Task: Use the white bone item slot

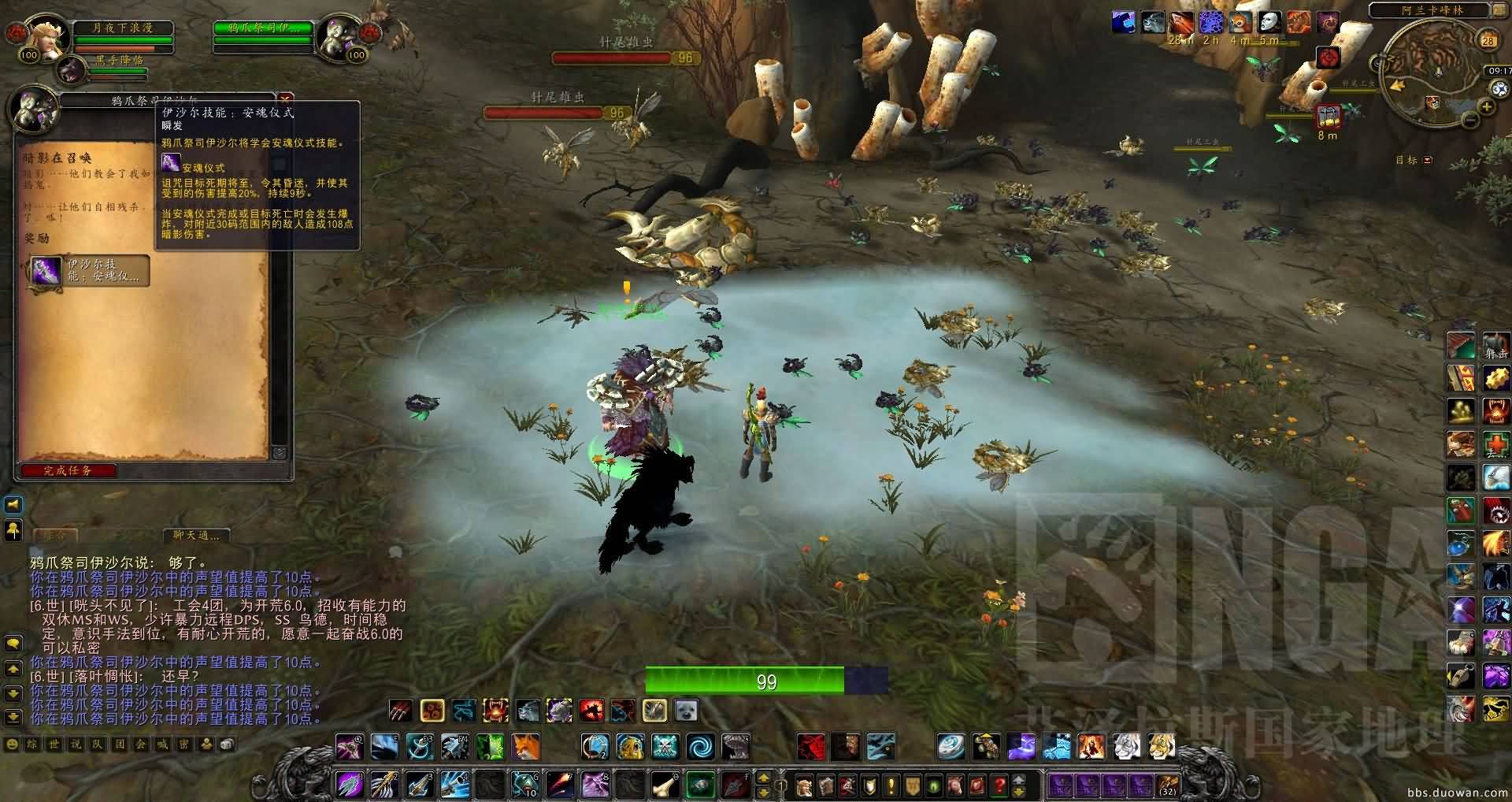Action: point(664,785)
